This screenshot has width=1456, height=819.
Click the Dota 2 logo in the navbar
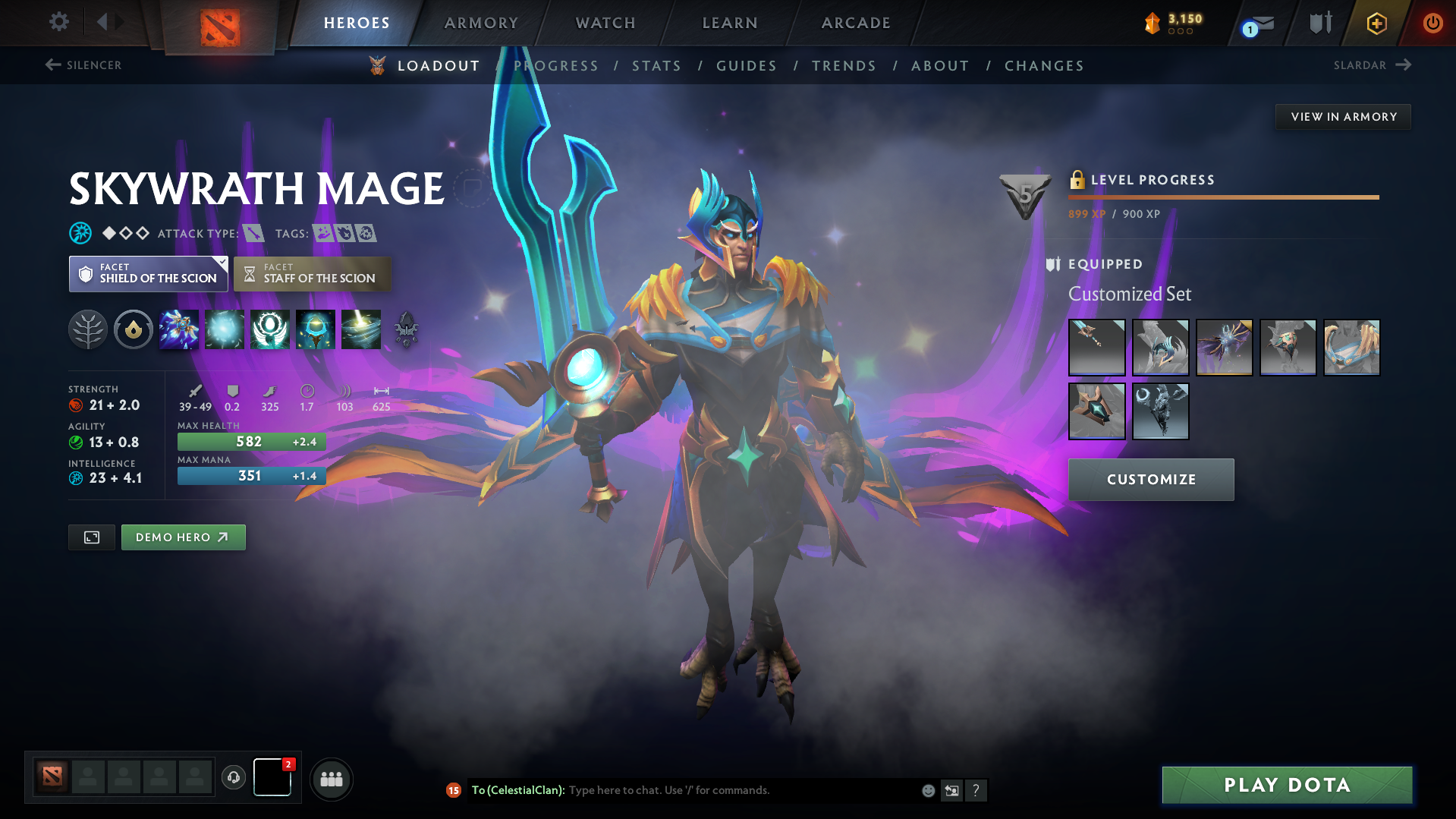(219, 23)
